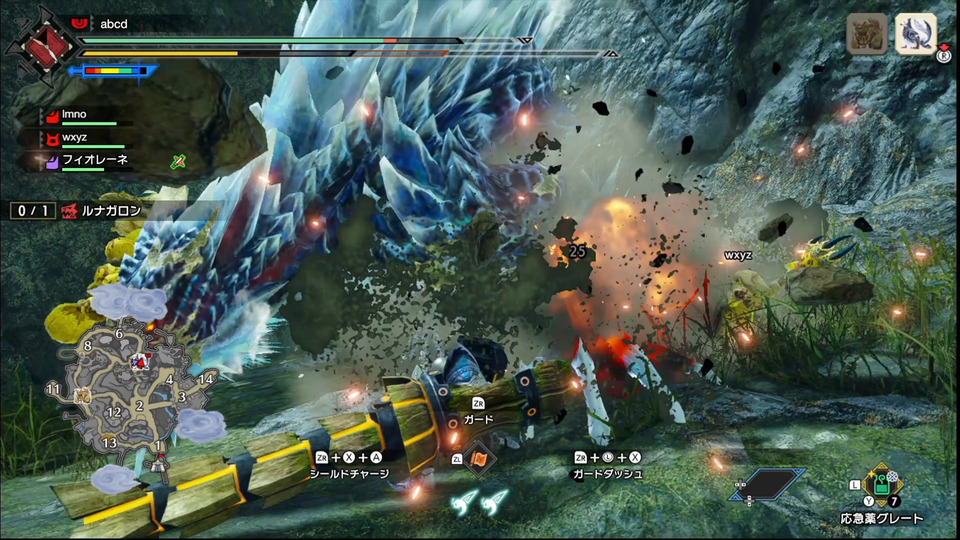Select party member フィオレーネ
This screenshot has height=540, width=960.
pos(90,159)
